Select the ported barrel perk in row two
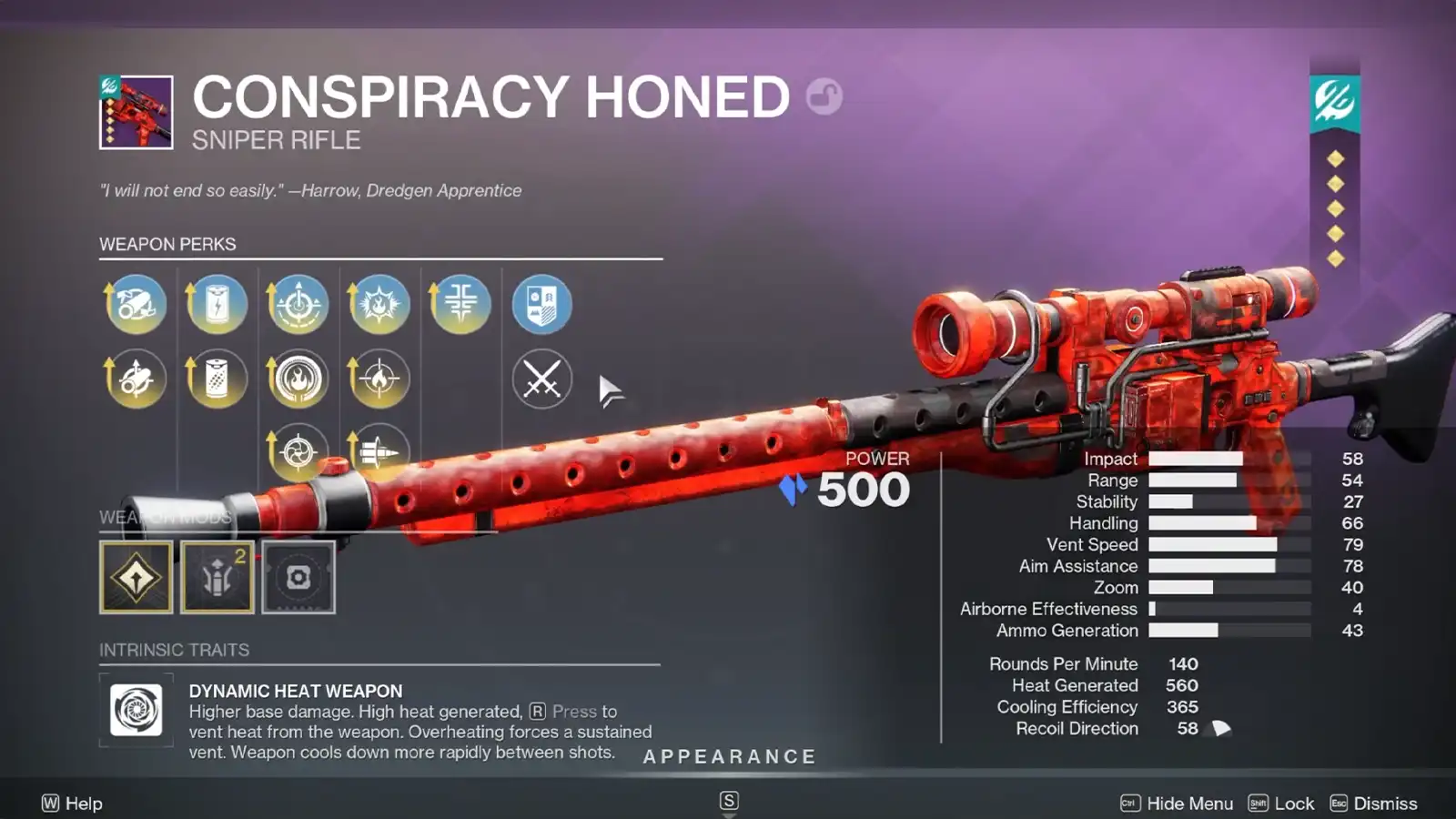The width and height of the screenshot is (1456, 819). tap(136, 378)
